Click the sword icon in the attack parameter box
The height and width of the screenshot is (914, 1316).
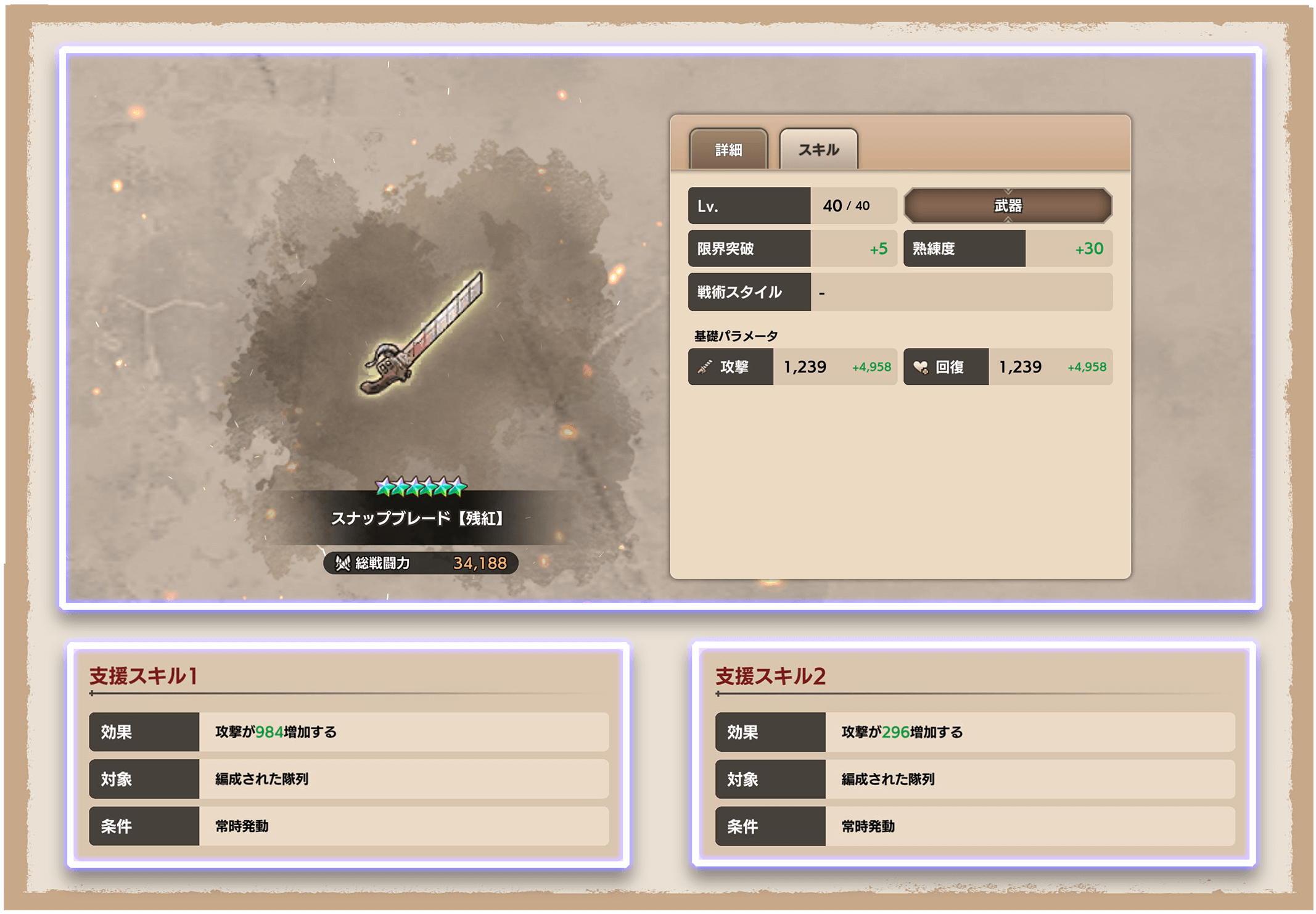(702, 366)
